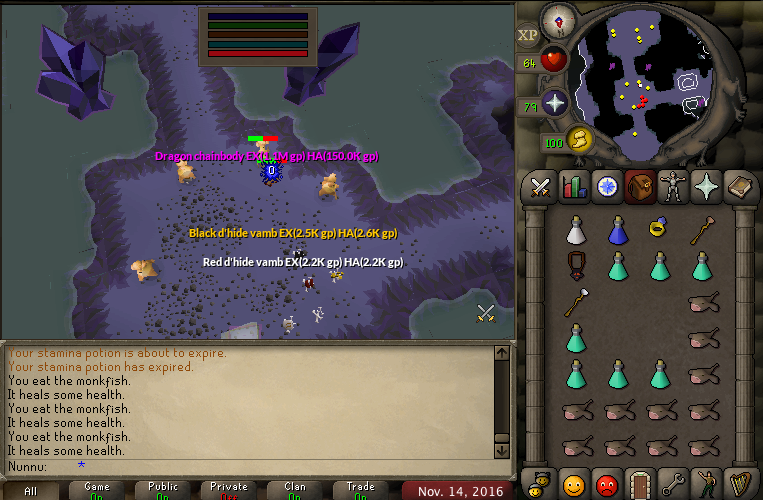Open the Logout door tab
Viewport: 763px width, 500px height.
[639, 483]
